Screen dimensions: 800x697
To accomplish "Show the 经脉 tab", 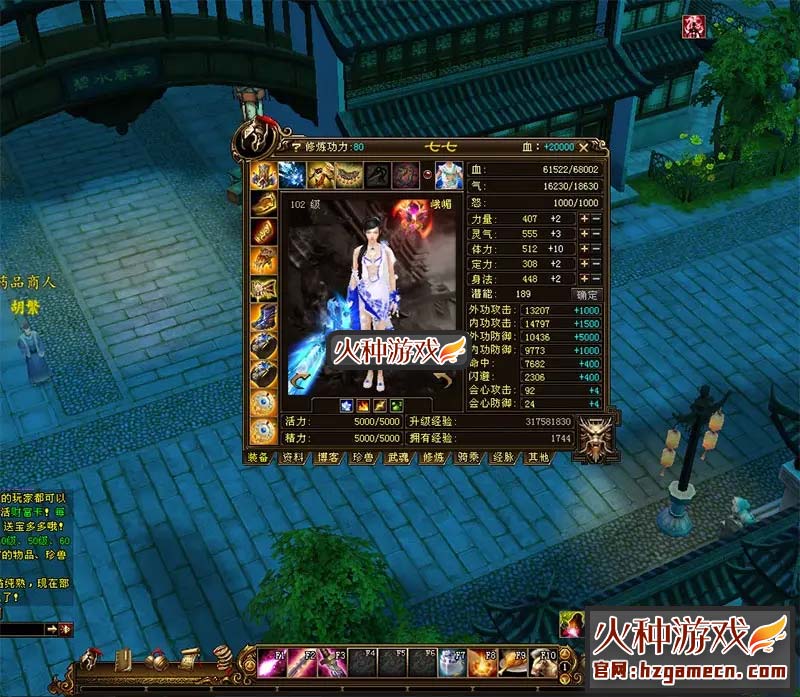I will [502, 458].
